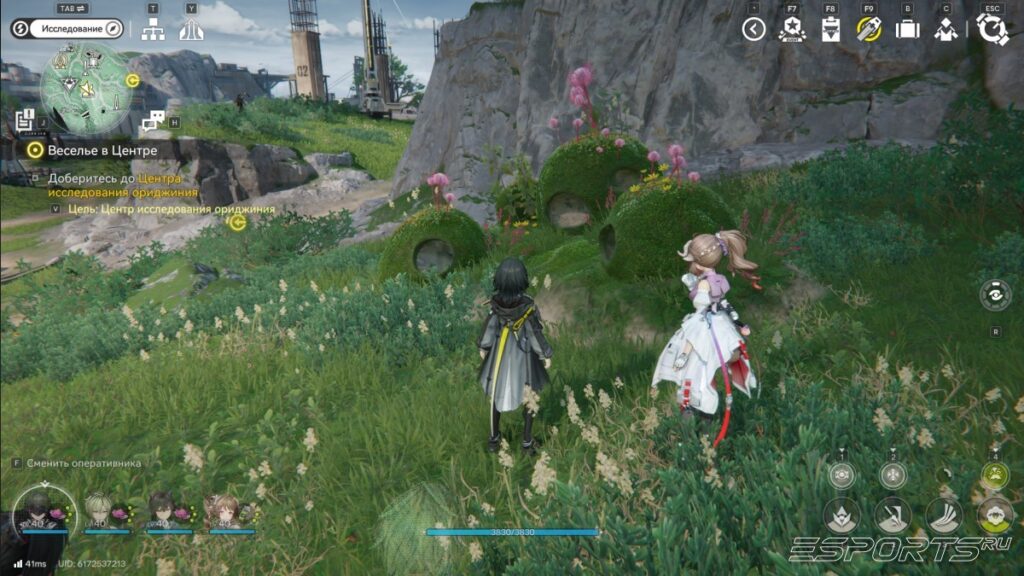The width and height of the screenshot is (1024, 576).
Task: Open the hierarchy tree icon menu
Action: click(152, 30)
